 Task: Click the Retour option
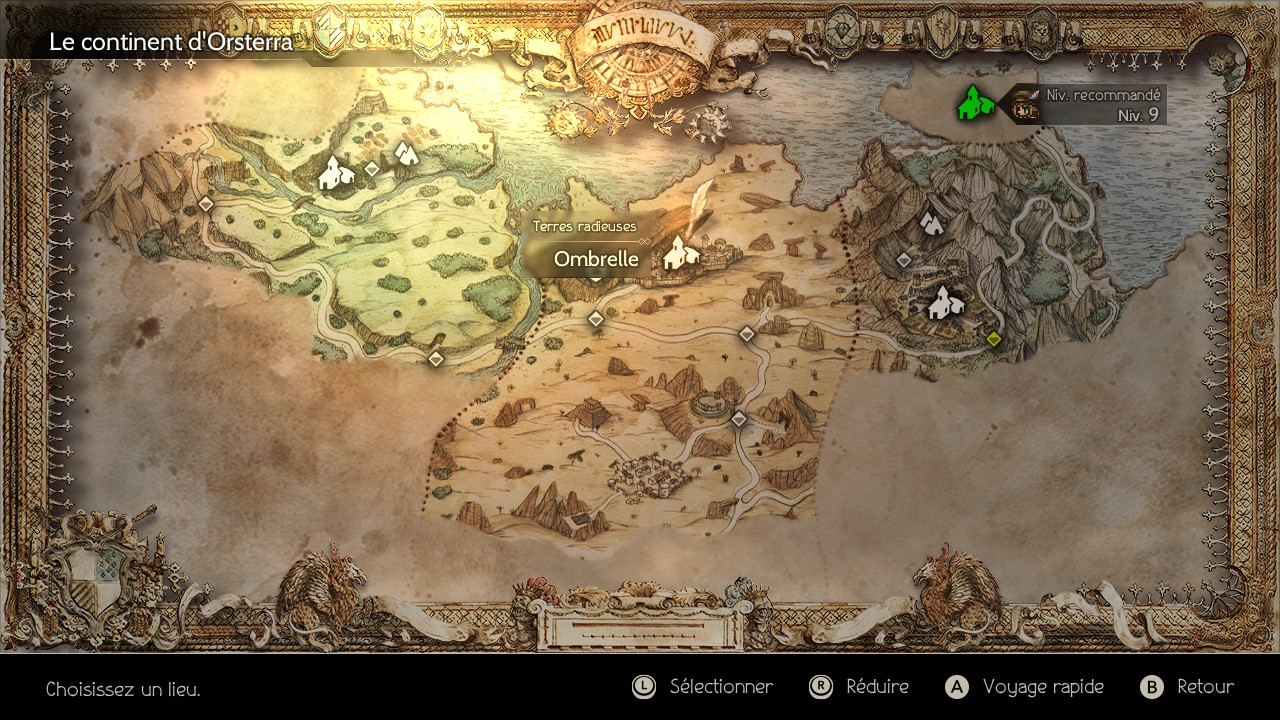tap(1187, 687)
